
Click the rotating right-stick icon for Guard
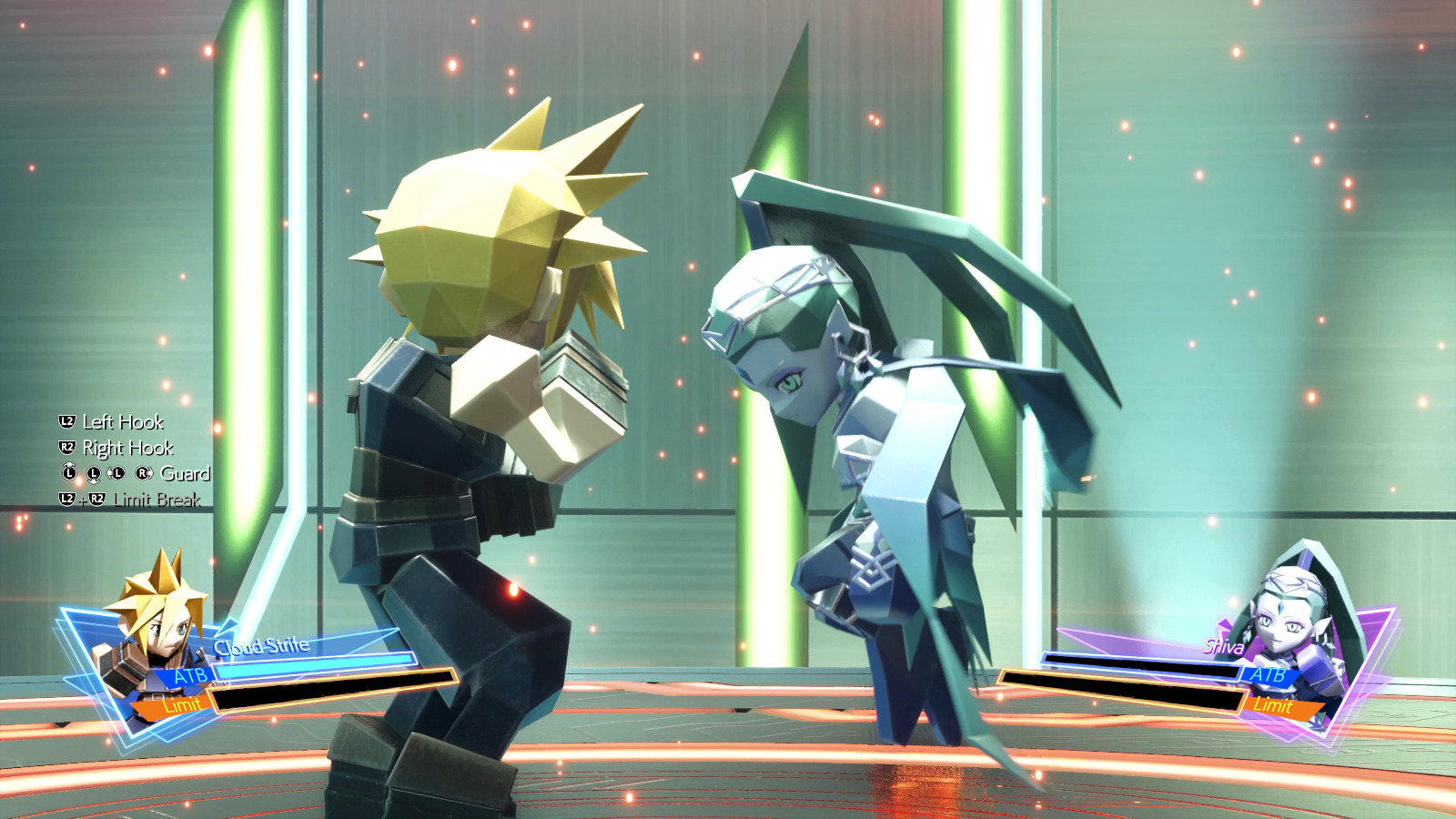click(x=144, y=473)
